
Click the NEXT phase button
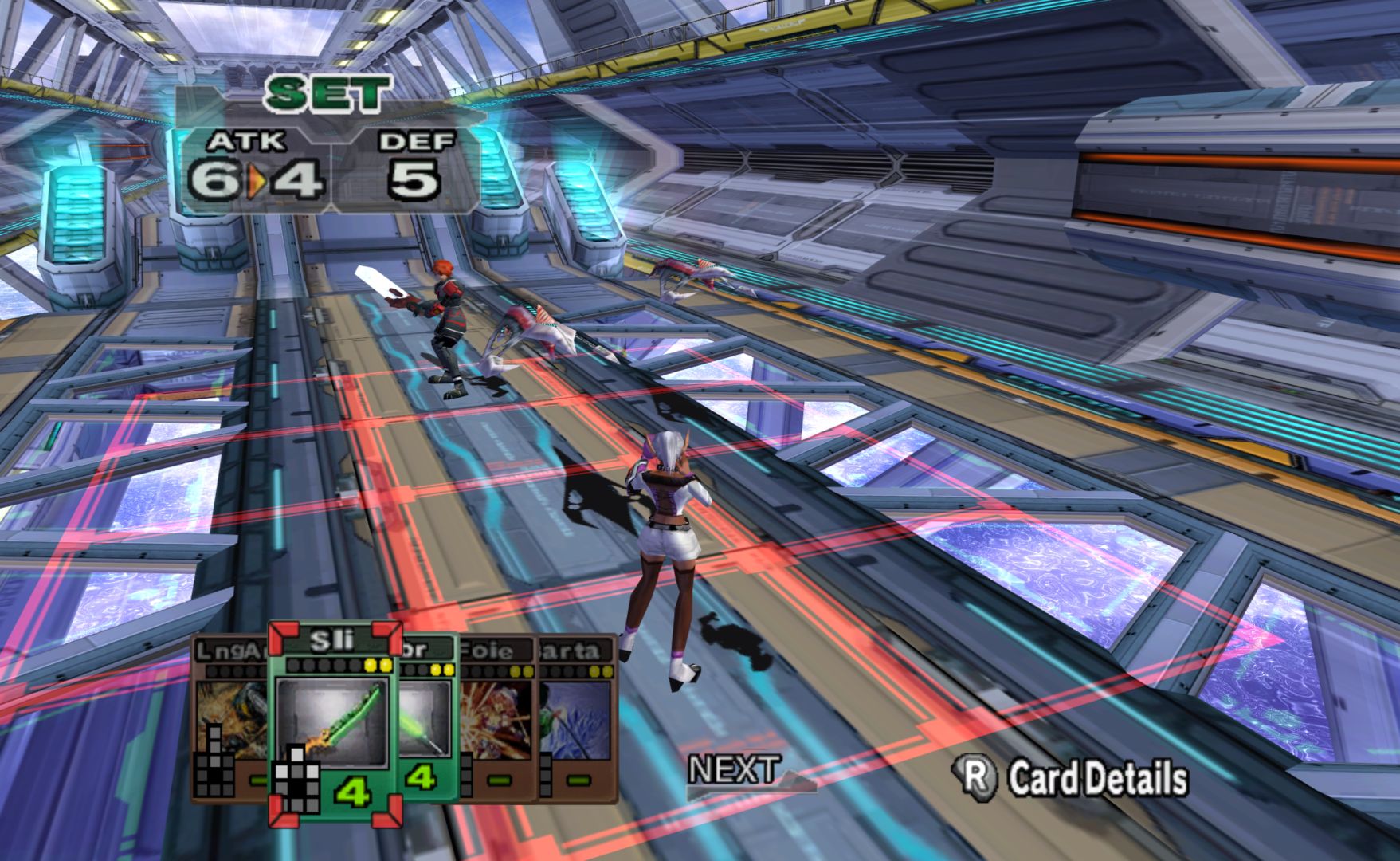735,773
